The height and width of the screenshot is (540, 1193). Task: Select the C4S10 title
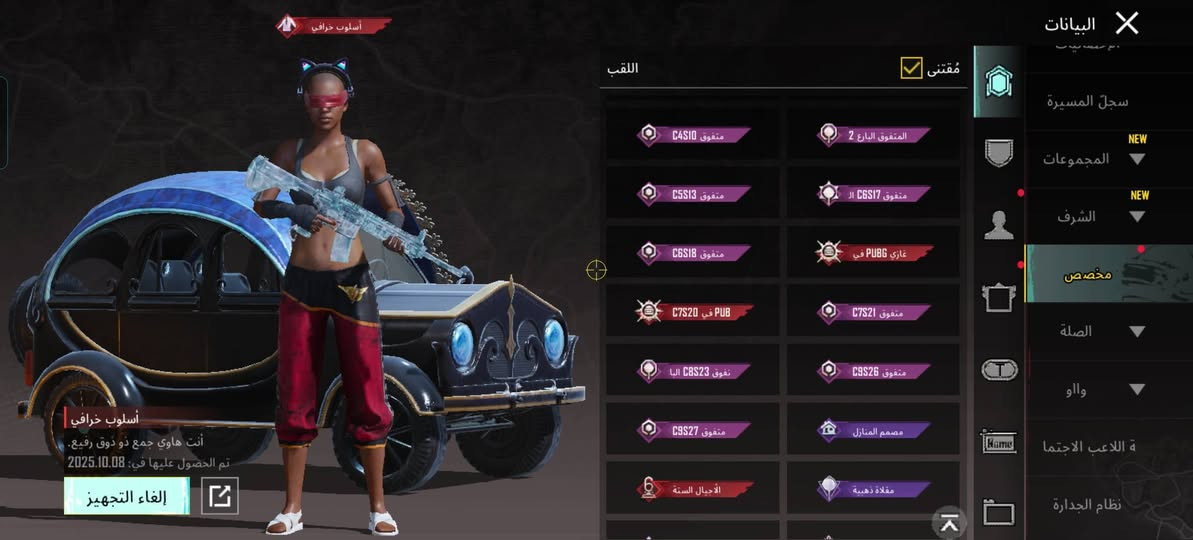click(694, 134)
